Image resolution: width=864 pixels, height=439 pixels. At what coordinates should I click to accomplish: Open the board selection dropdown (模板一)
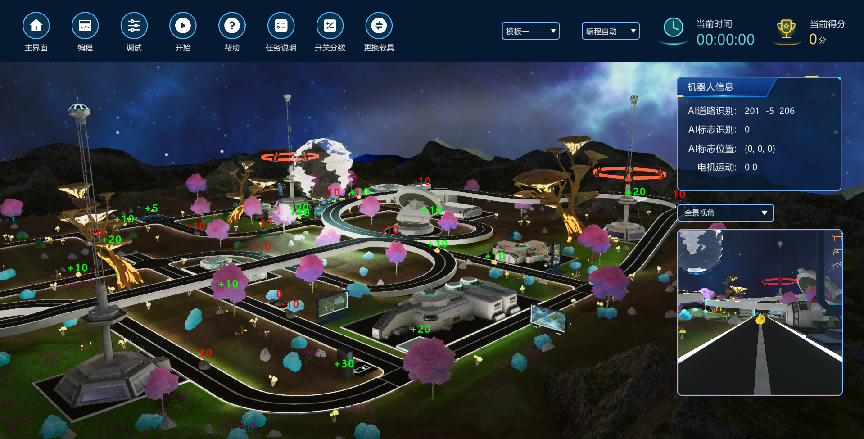[531, 31]
